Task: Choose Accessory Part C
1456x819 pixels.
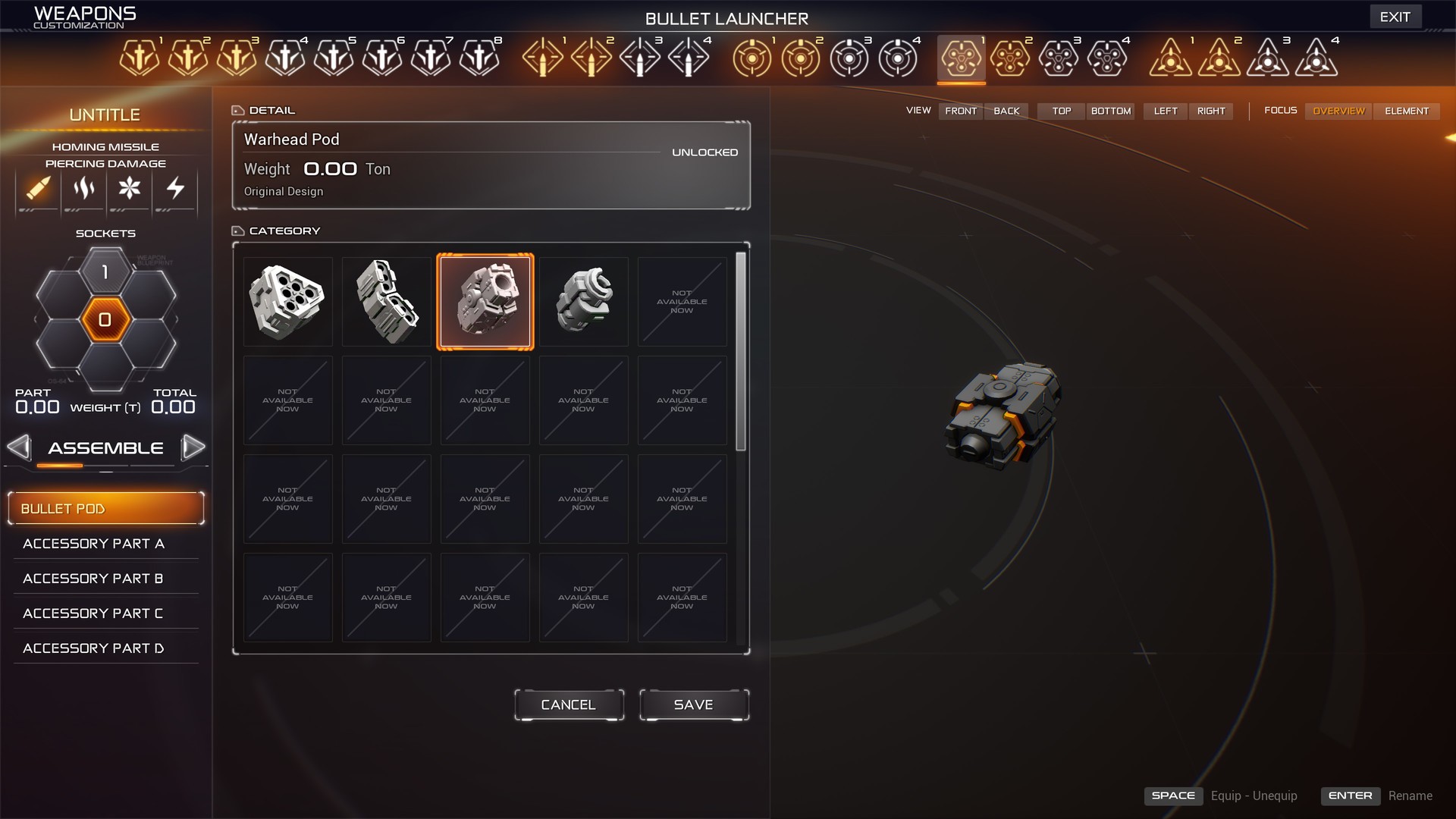Action: (x=94, y=613)
